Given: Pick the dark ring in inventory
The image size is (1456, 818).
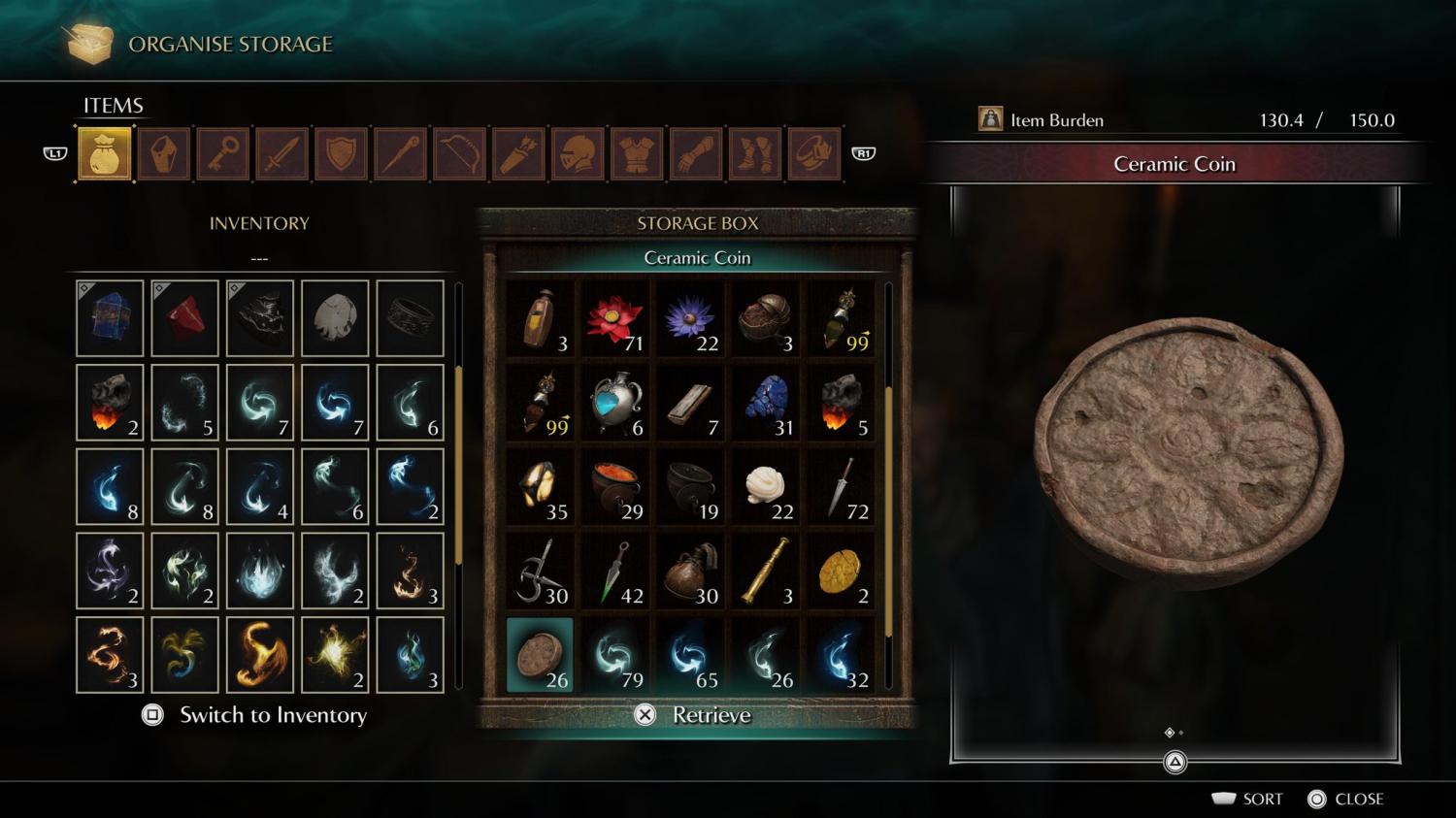Looking at the screenshot, I should click(x=410, y=318).
